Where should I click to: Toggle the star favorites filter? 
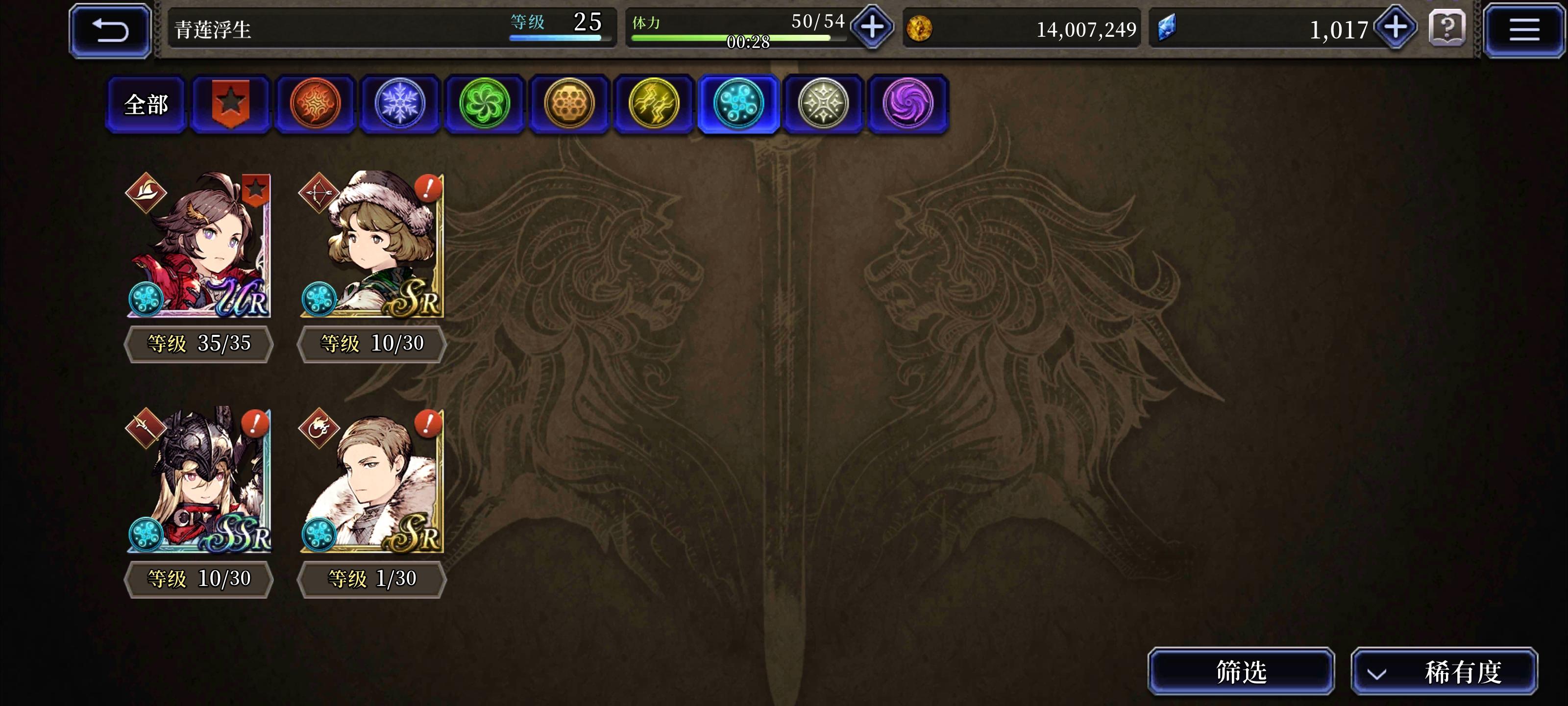point(232,103)
